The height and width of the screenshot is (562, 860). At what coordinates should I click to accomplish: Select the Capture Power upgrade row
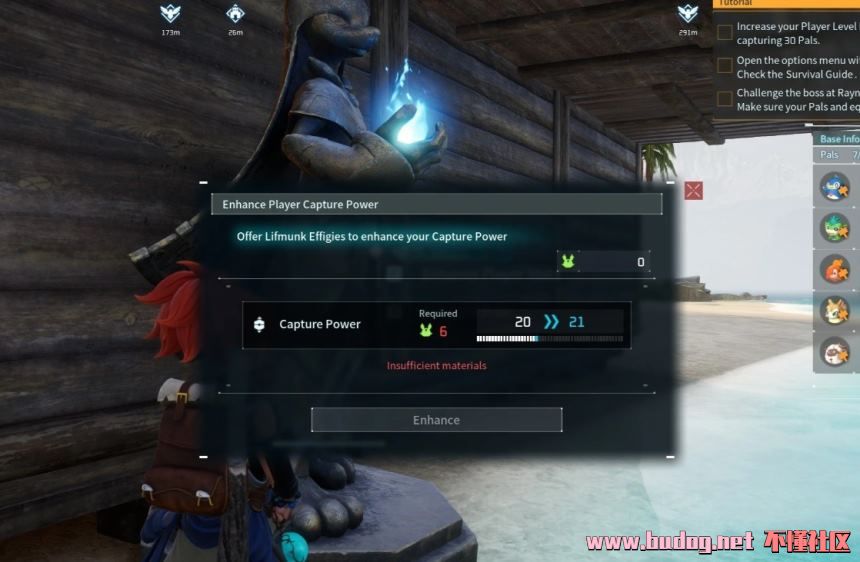pos(436,325)
